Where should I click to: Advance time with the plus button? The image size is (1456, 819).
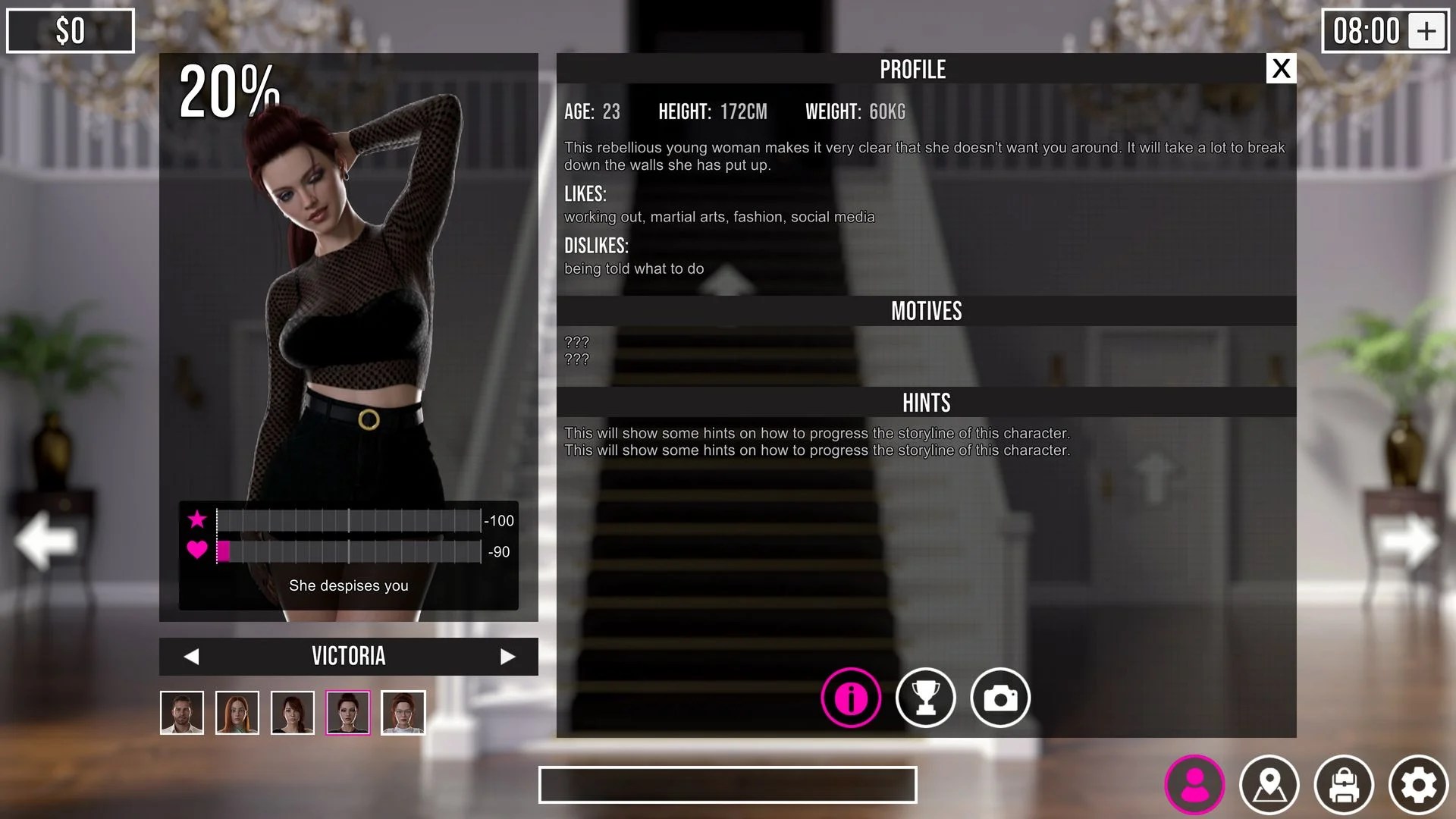coord(1426,31)
